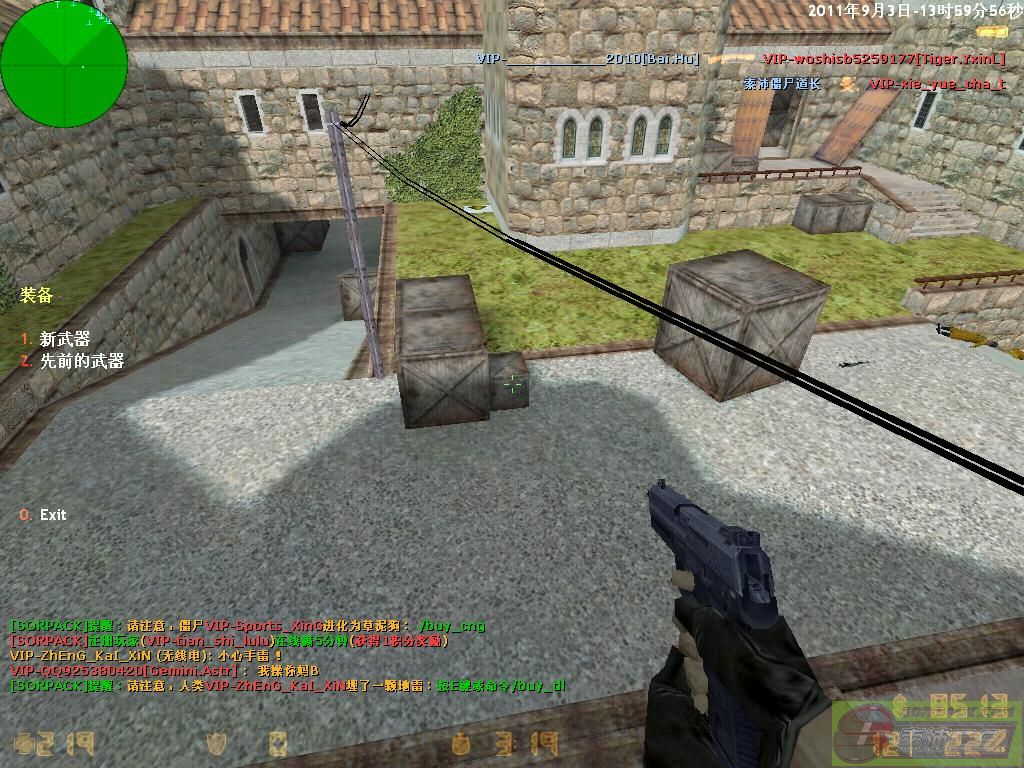Choose the 先前的武器 menu option

tap(81, 361)
